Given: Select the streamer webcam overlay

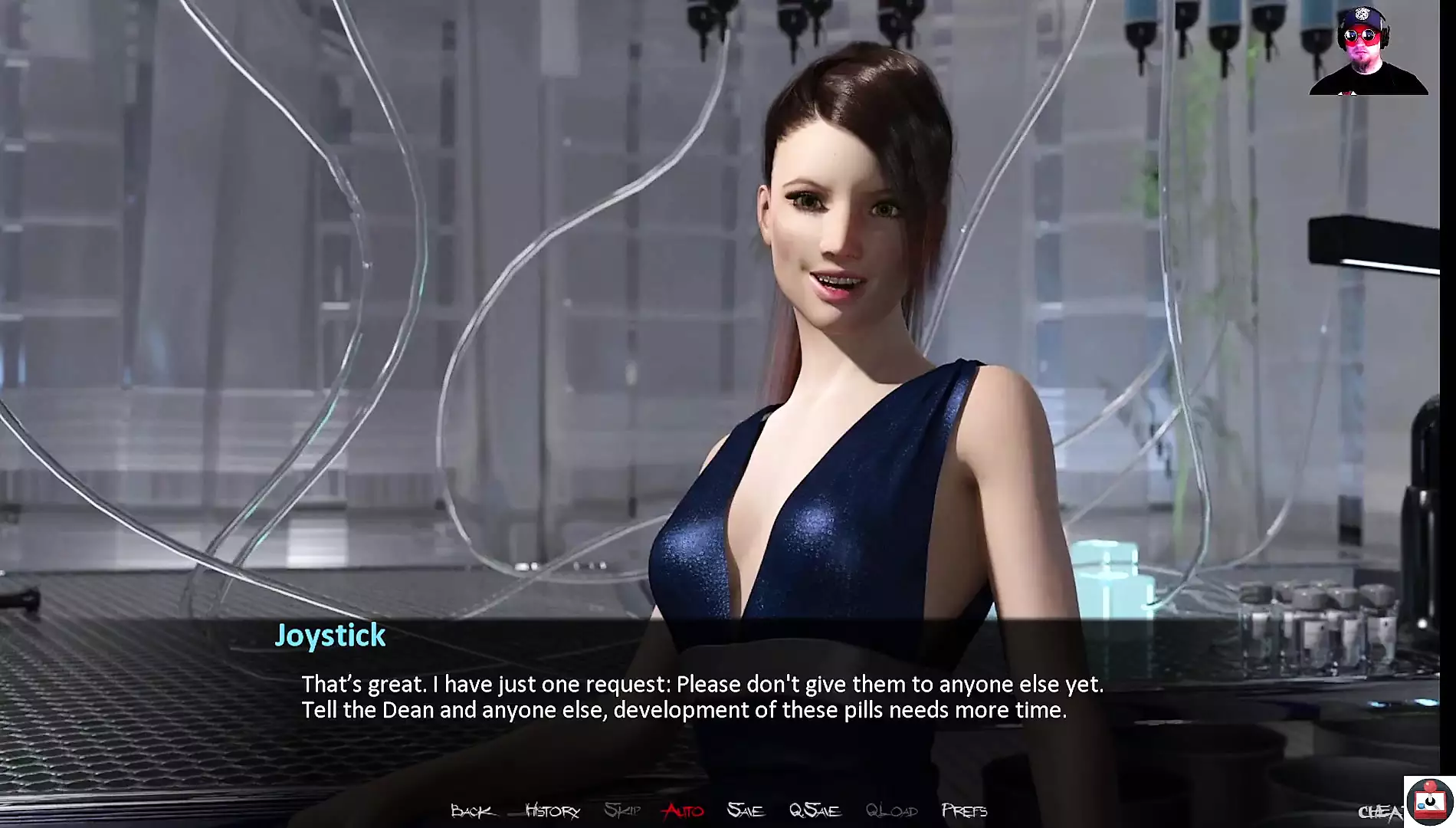Looking at the screenshot, I should 1368,51.
